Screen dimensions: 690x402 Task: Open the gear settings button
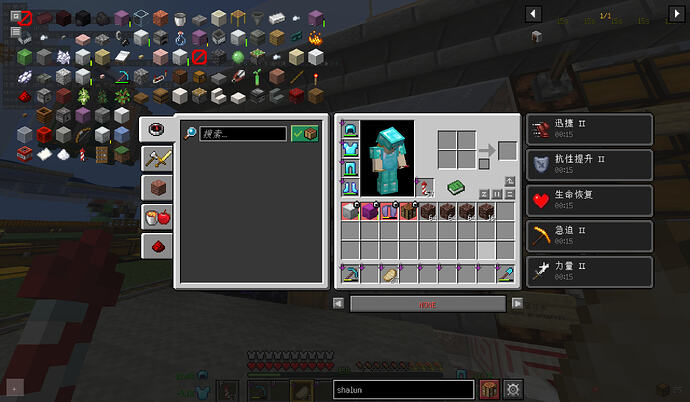pyautogui.click(x=516, y=390)
